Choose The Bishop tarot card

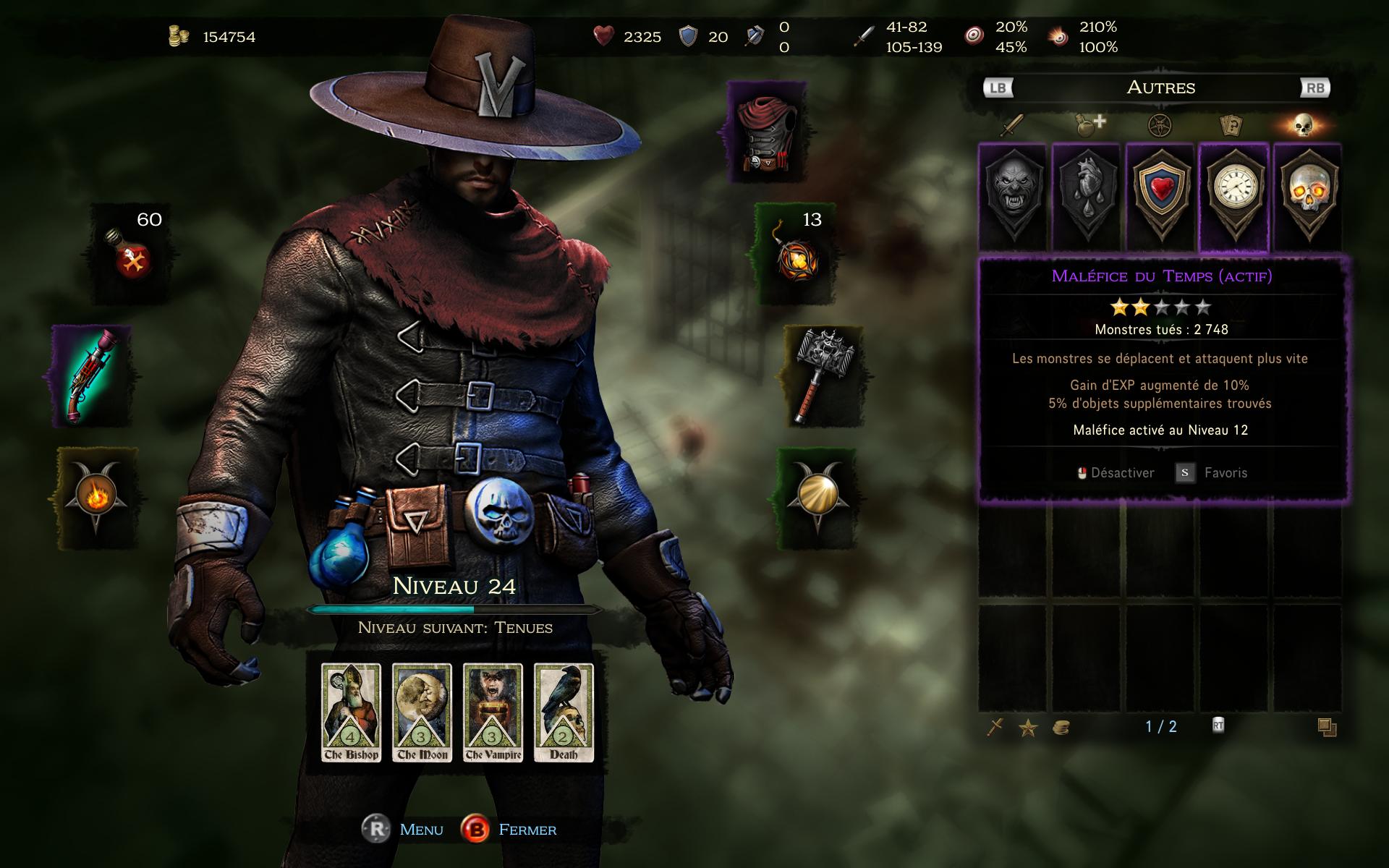pyautogui.click(x=351, y=712)
